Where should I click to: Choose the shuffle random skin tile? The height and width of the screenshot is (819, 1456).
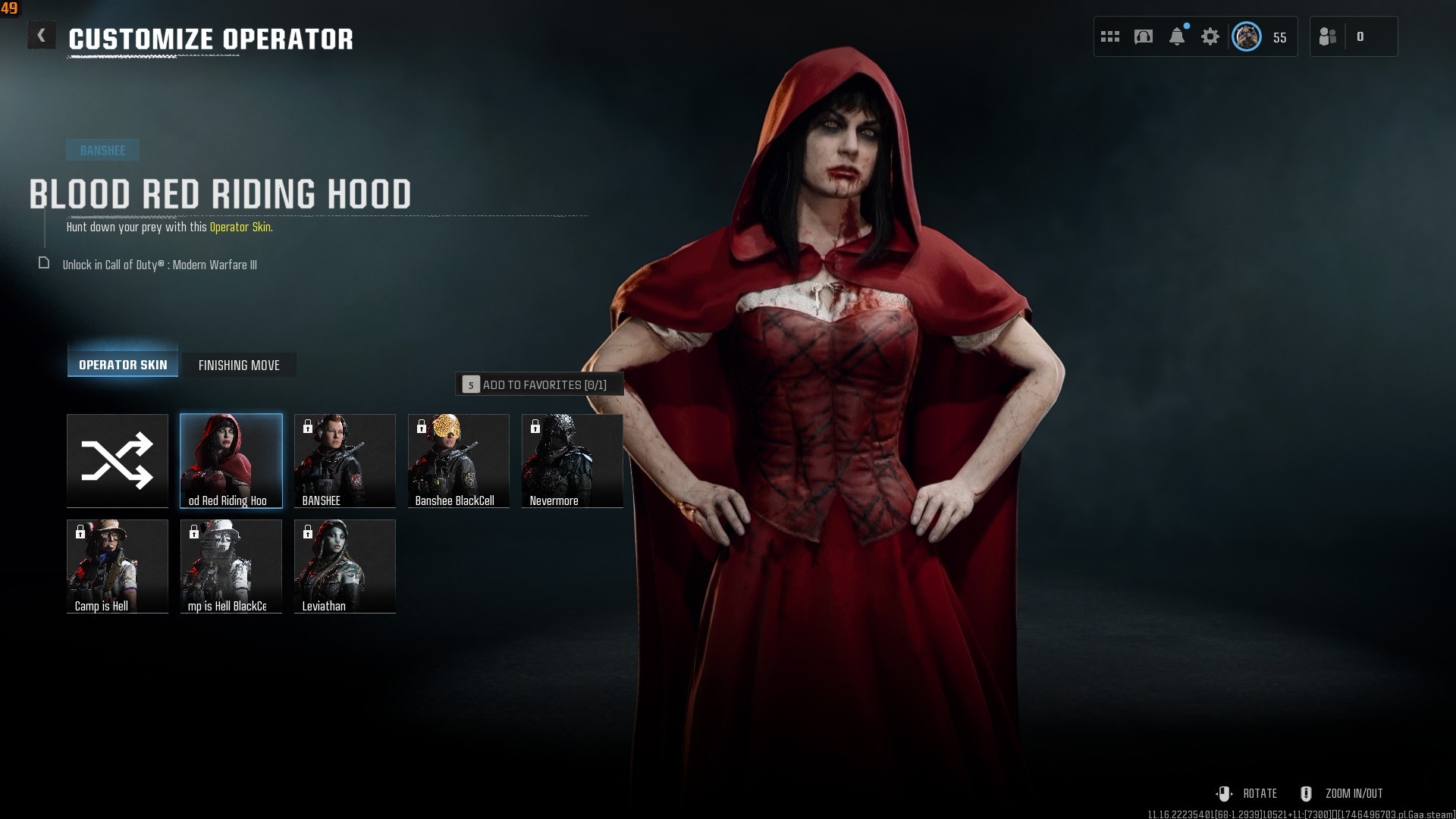[x=118, y=460]
